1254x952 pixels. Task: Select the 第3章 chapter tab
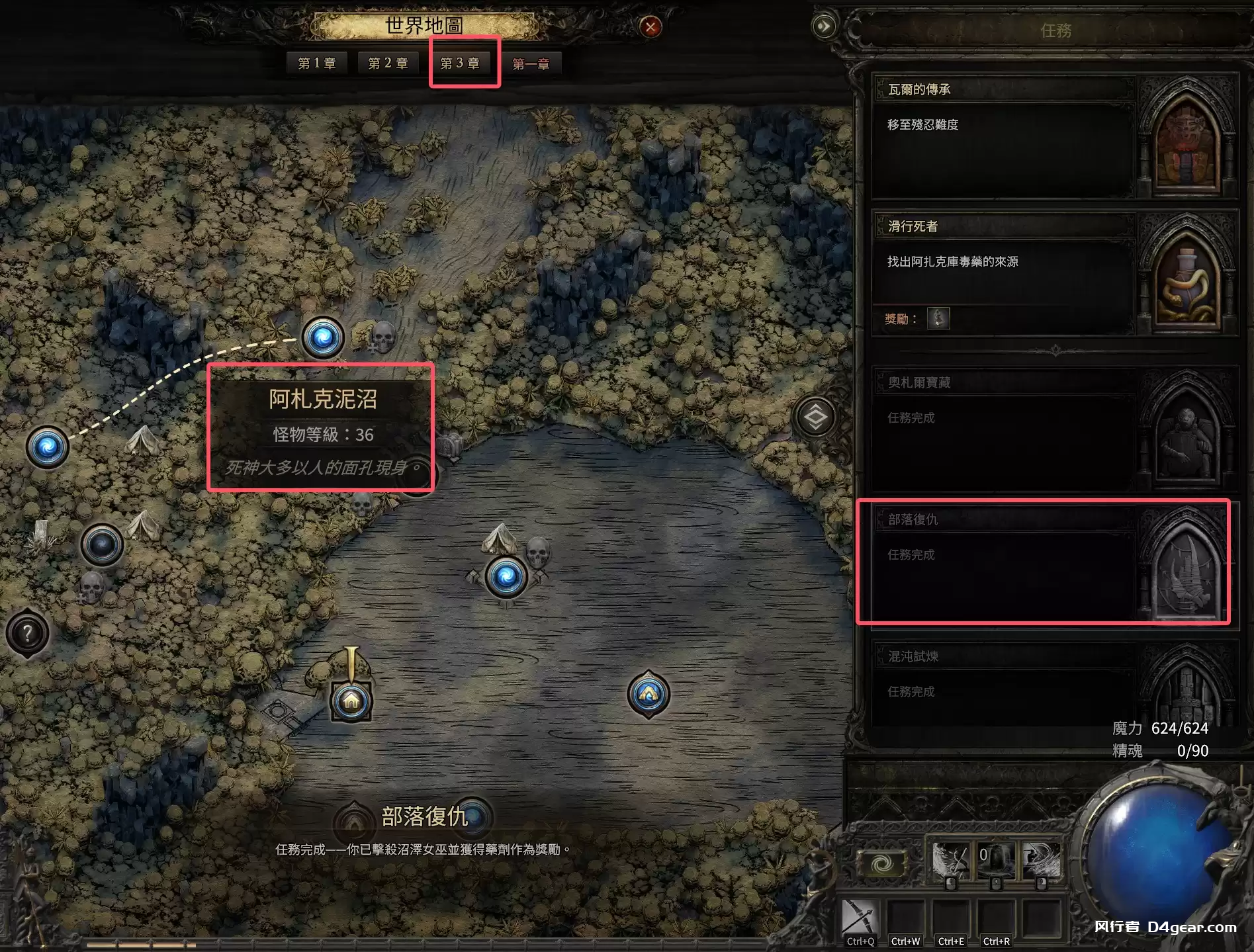pos(460,64)
